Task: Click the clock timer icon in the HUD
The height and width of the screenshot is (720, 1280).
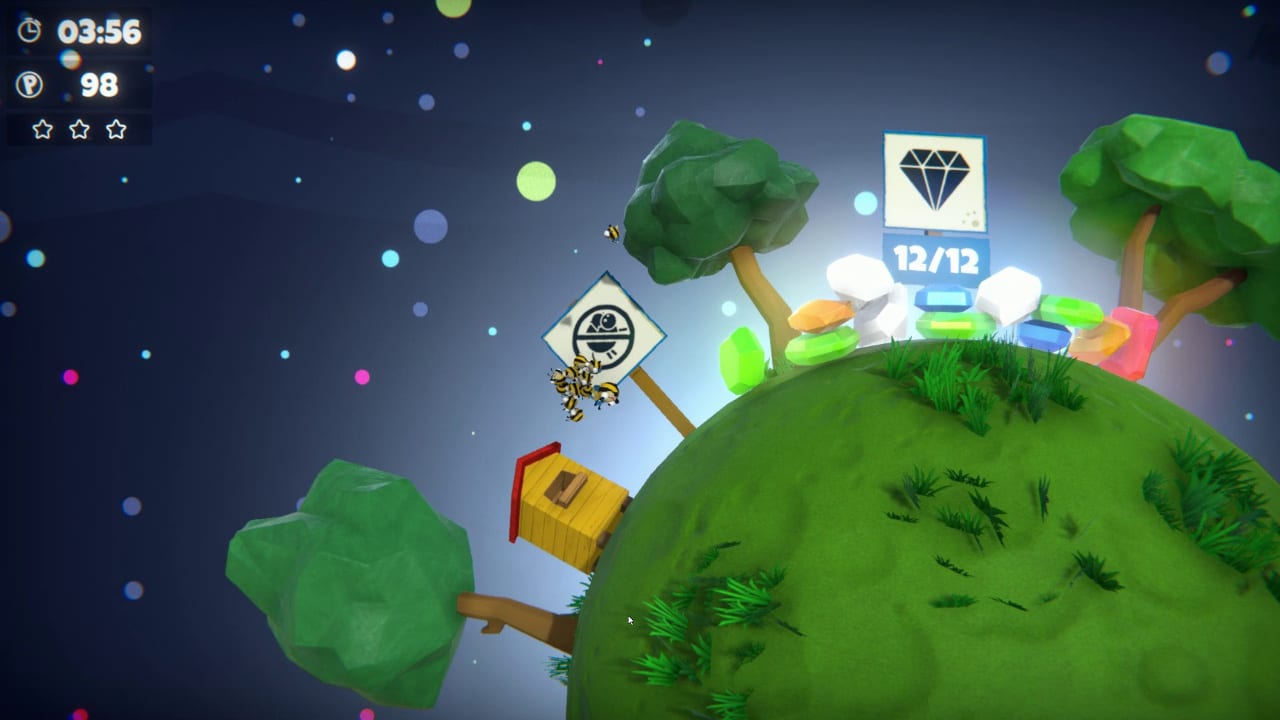Action: click(x=28, y=30)
